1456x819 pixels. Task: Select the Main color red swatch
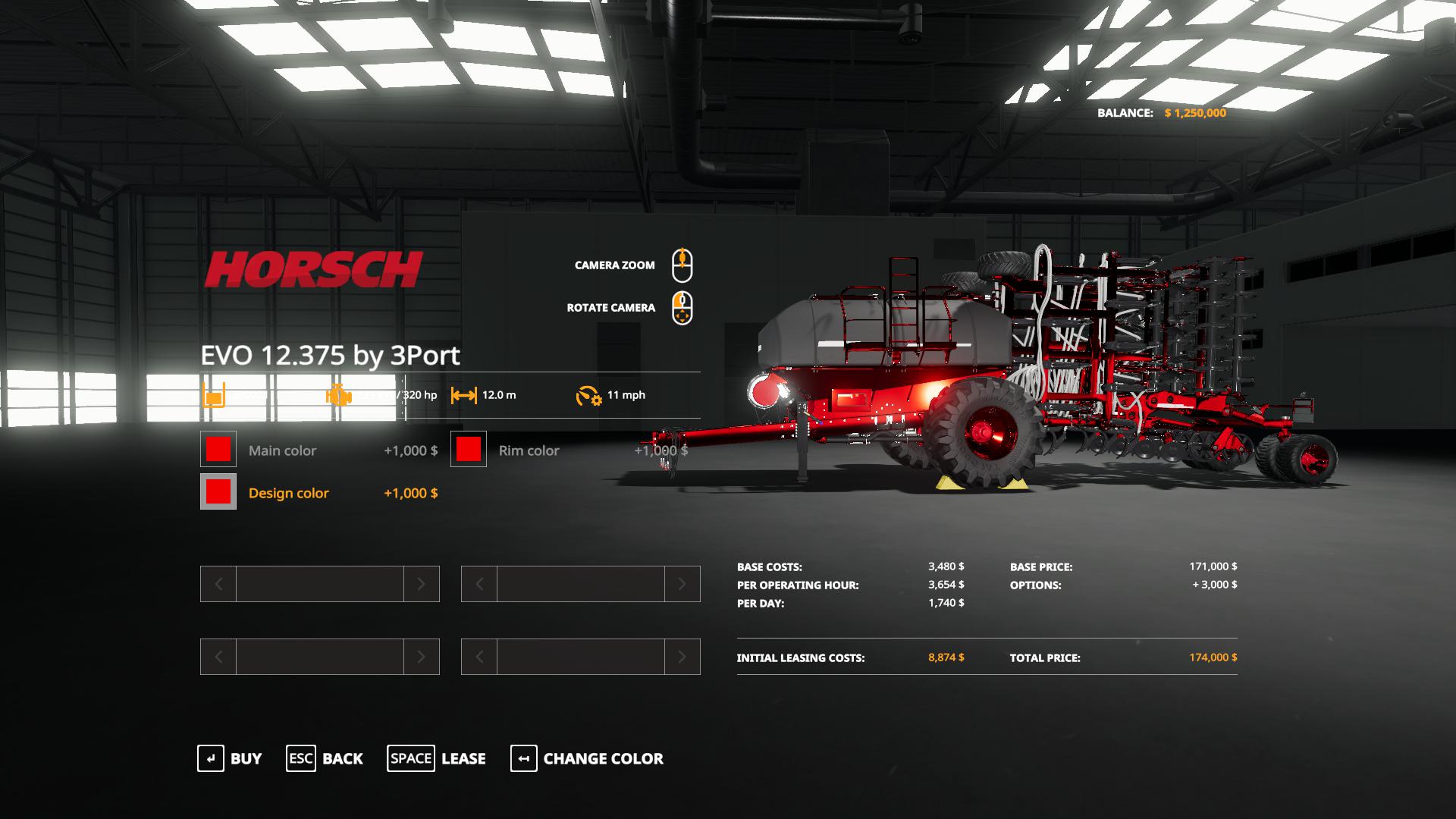click(x=218, y=450)
